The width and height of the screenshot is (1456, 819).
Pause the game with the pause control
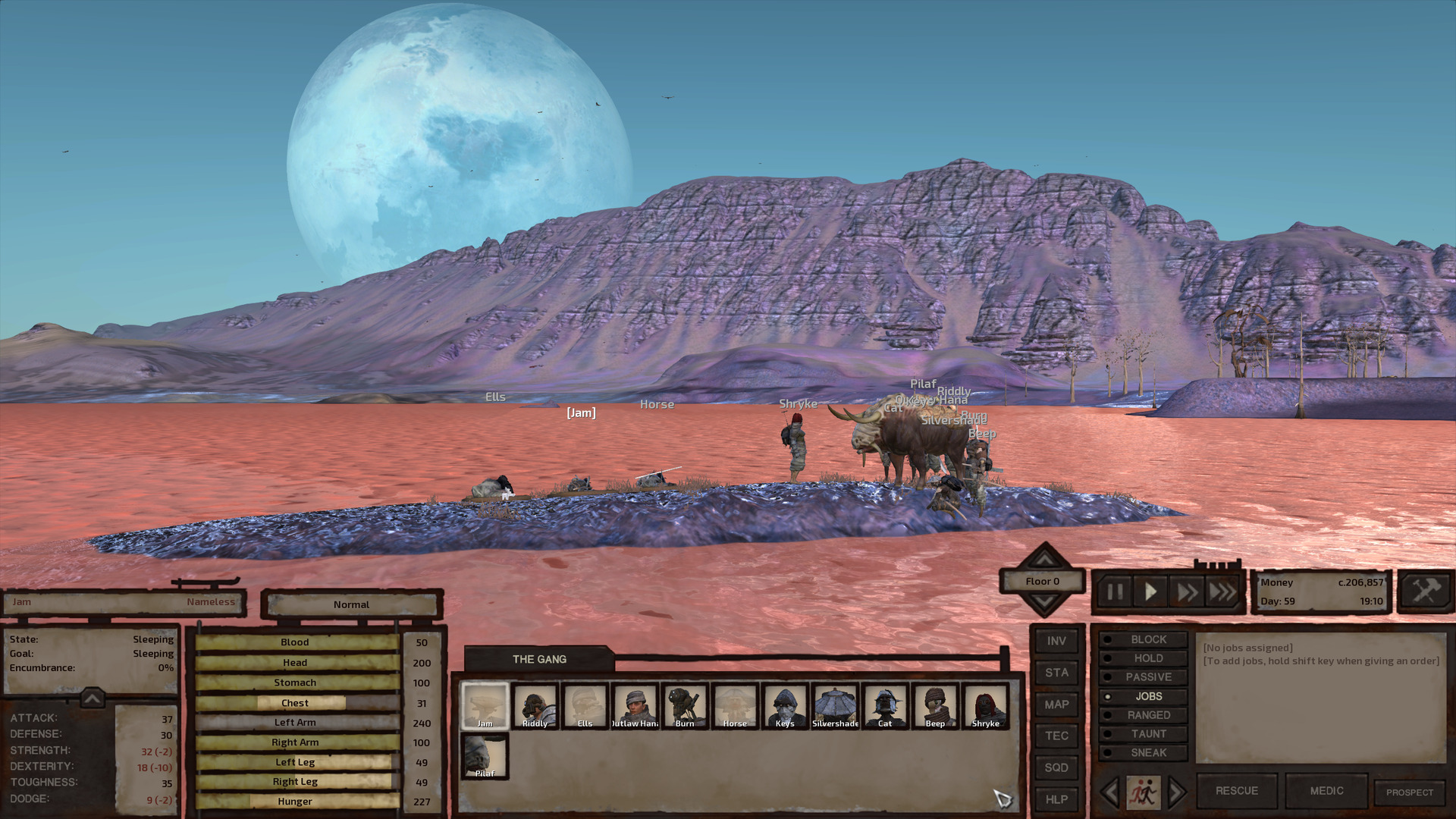(x=1114, y=592)
